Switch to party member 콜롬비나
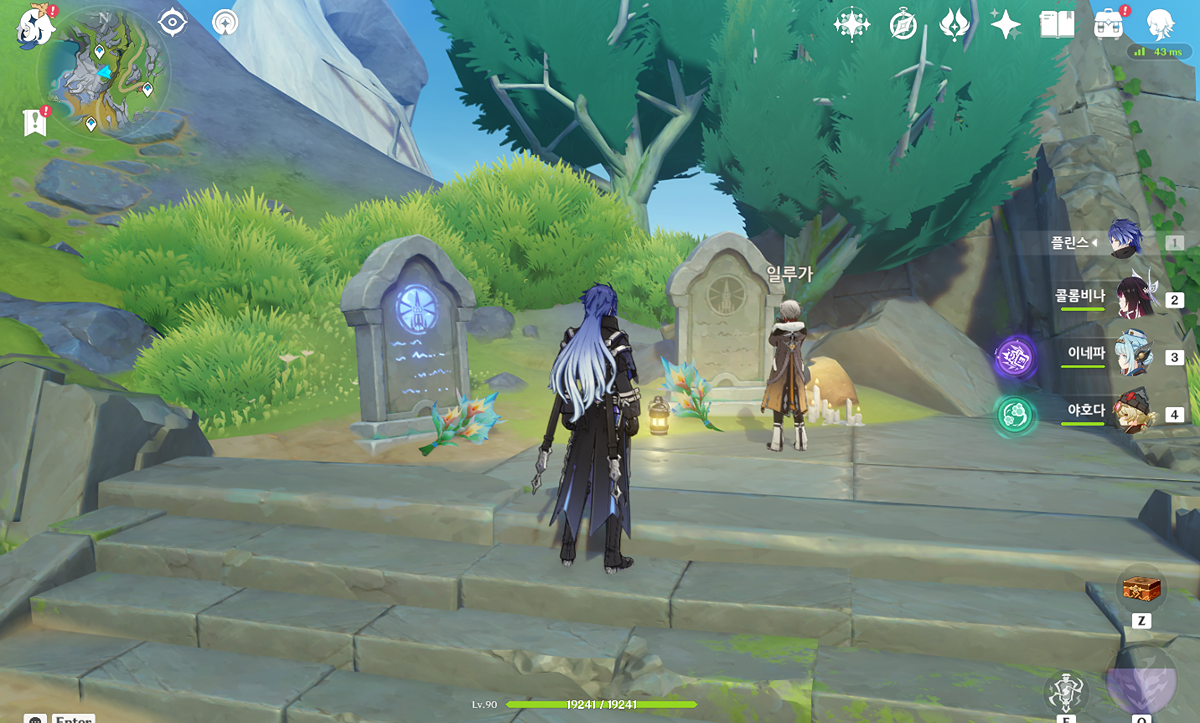 click(x=1135, y=297)
